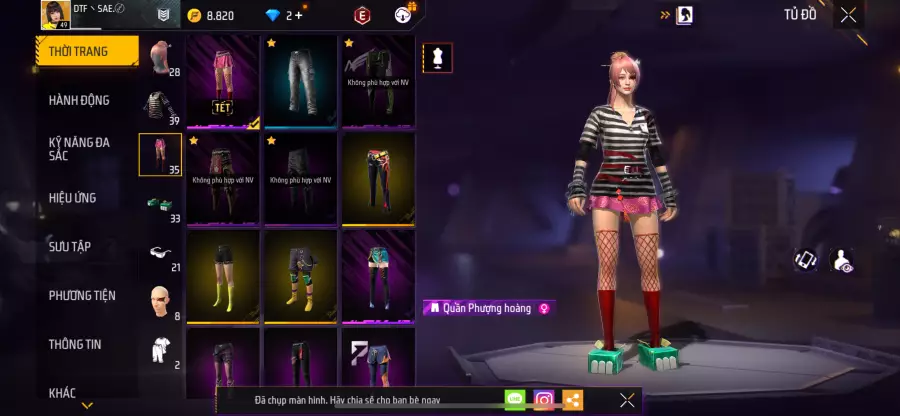Open the PHƯƠNG TIỆN tab
The image size is (900, 416).
82,295
